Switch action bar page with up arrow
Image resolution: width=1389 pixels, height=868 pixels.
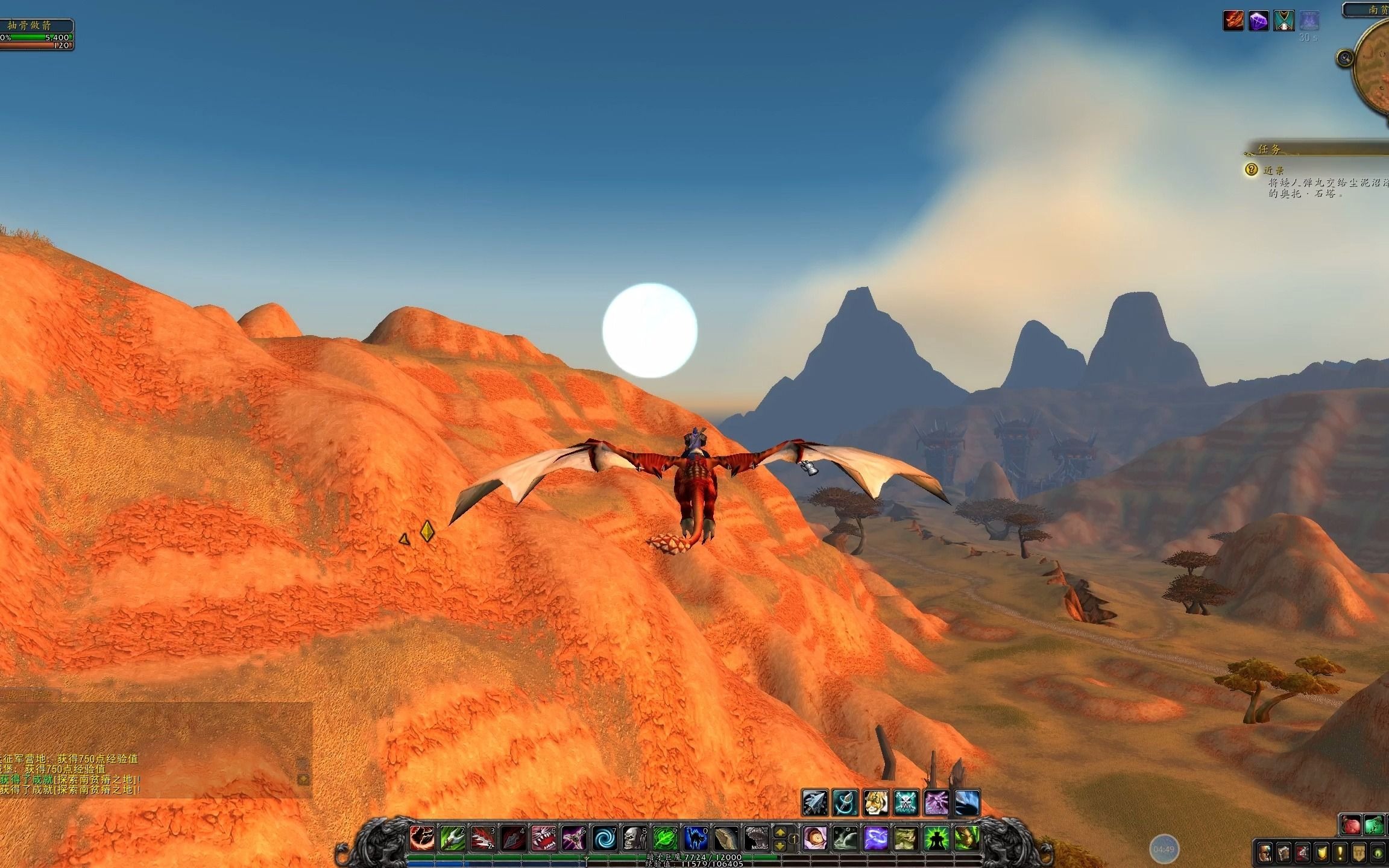click(x=780, y=832)
